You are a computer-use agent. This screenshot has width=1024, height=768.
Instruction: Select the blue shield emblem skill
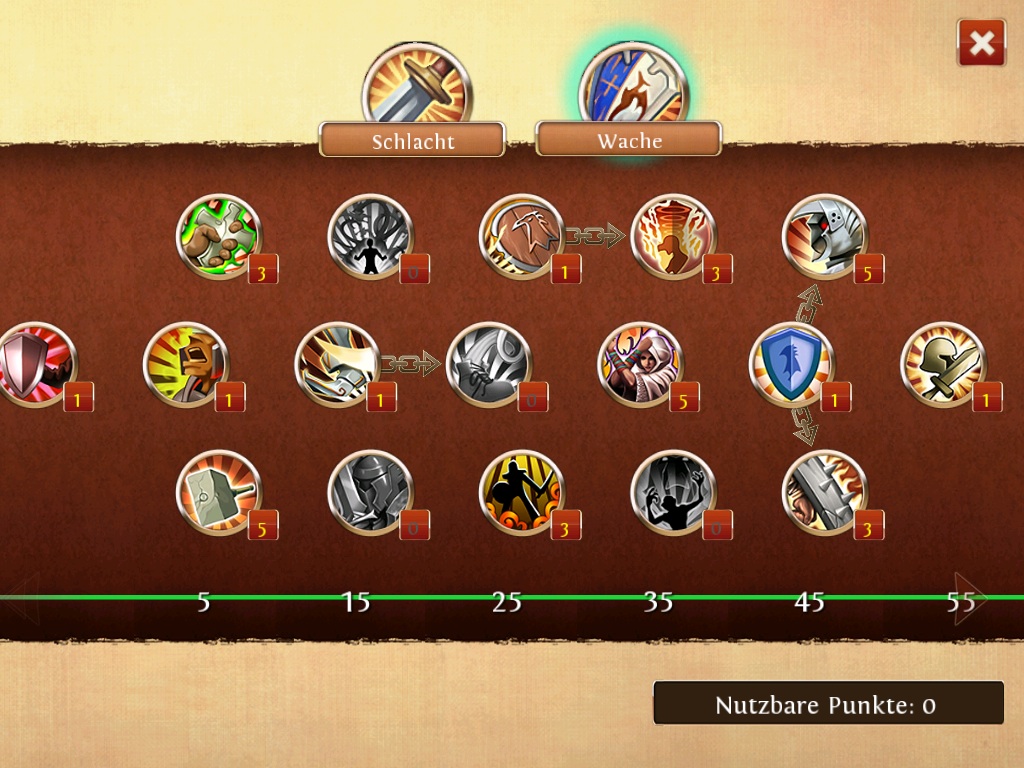coord(791,364)
